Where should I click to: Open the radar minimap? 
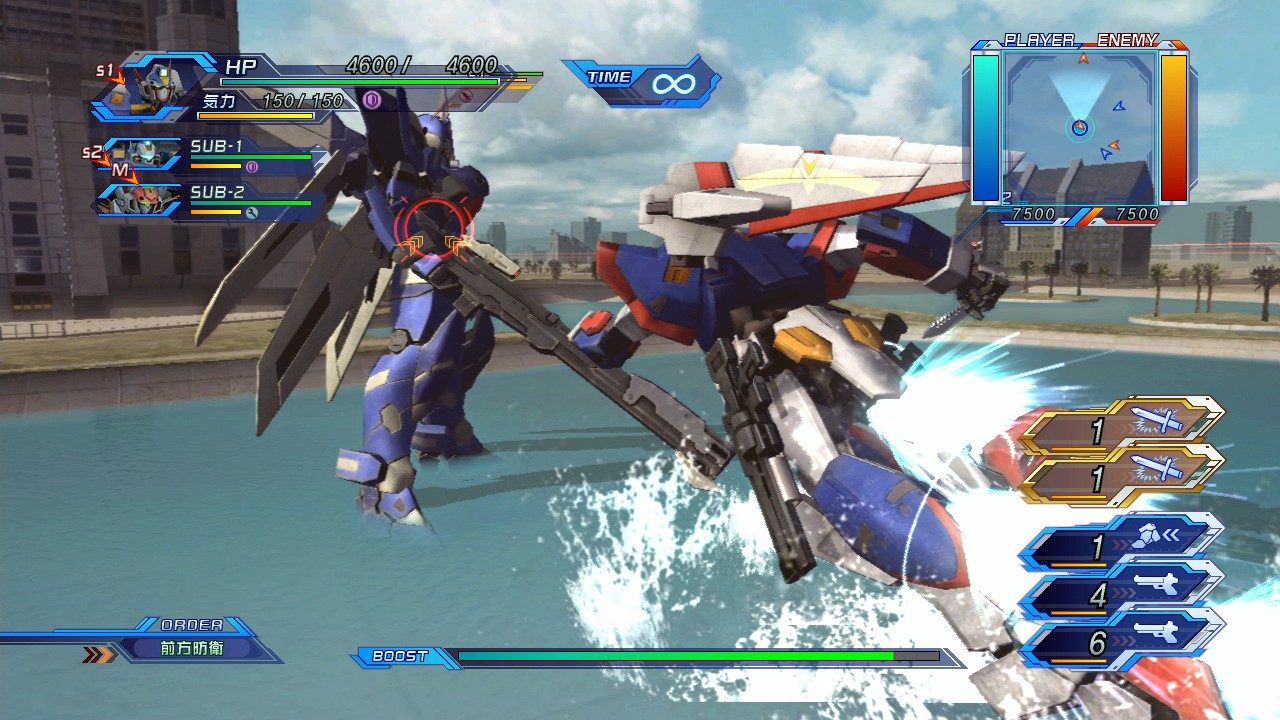point(1081,125)
